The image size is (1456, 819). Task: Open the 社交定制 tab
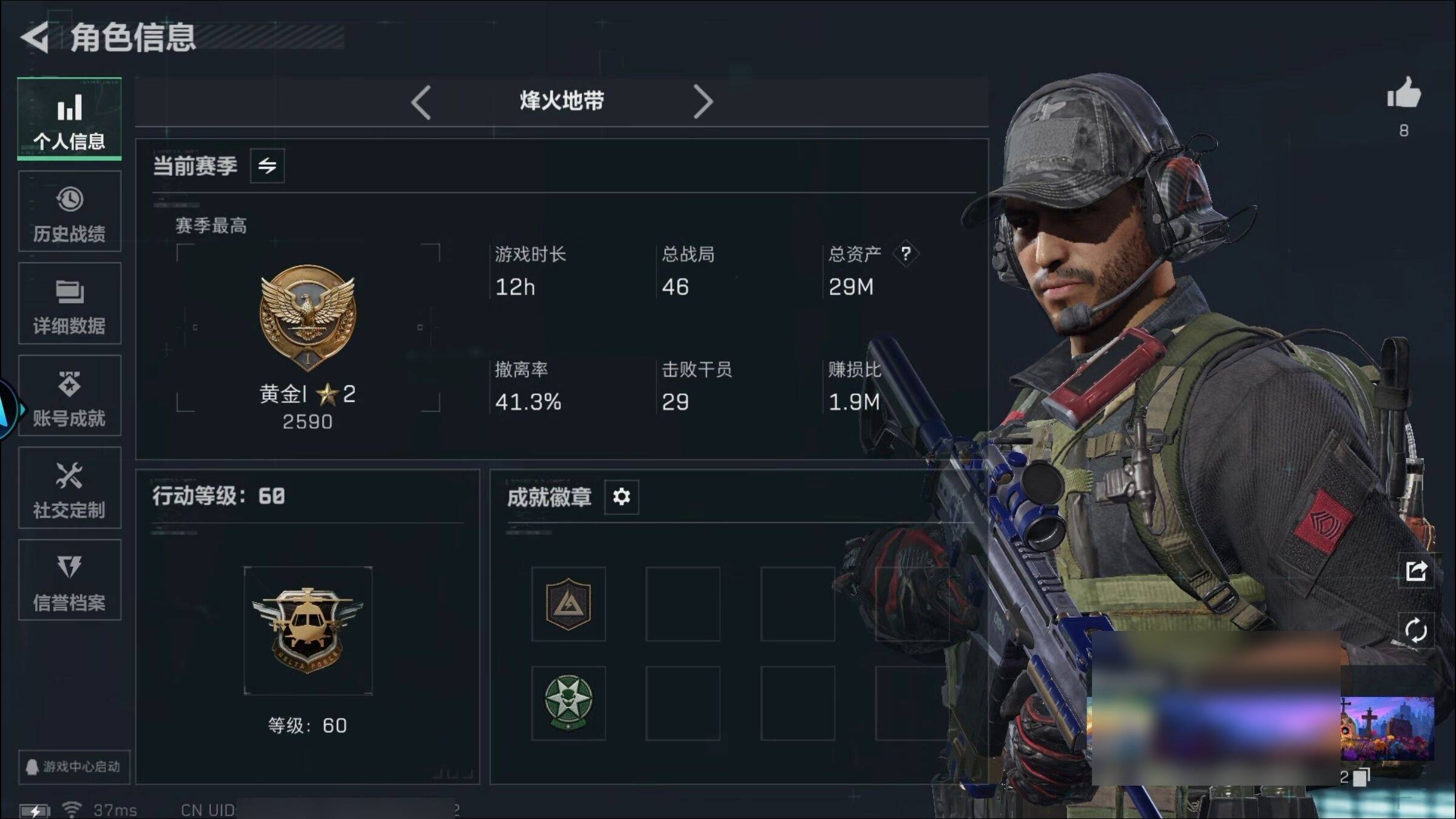pyautogui.click(x=69, y=488)
